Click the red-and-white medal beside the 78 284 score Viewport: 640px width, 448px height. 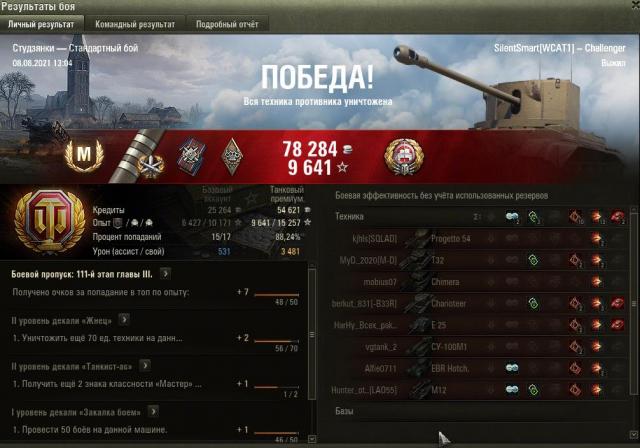(401, 155)
